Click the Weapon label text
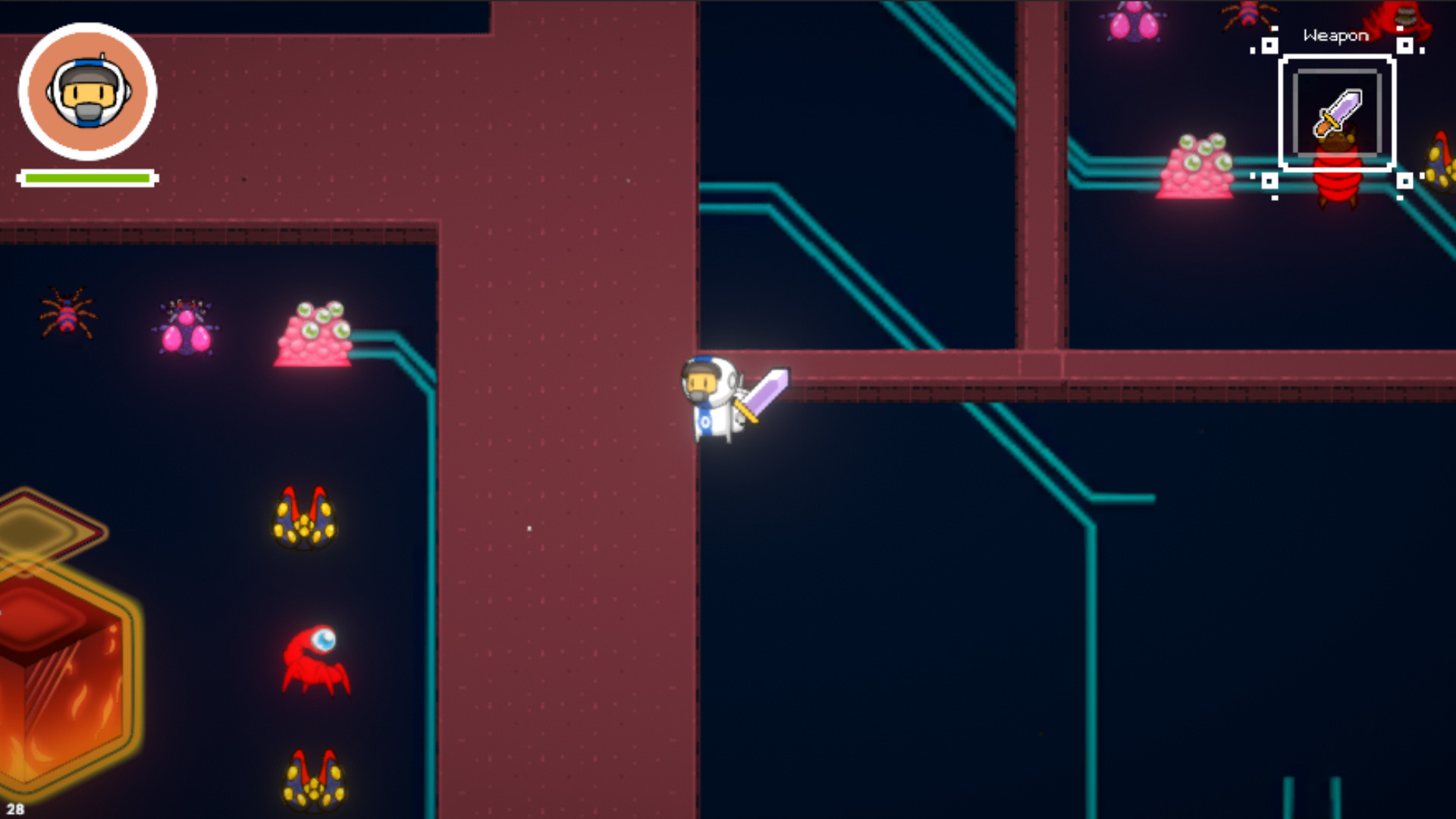This screenshot has height=819, width=1456. pos(1335,35)
